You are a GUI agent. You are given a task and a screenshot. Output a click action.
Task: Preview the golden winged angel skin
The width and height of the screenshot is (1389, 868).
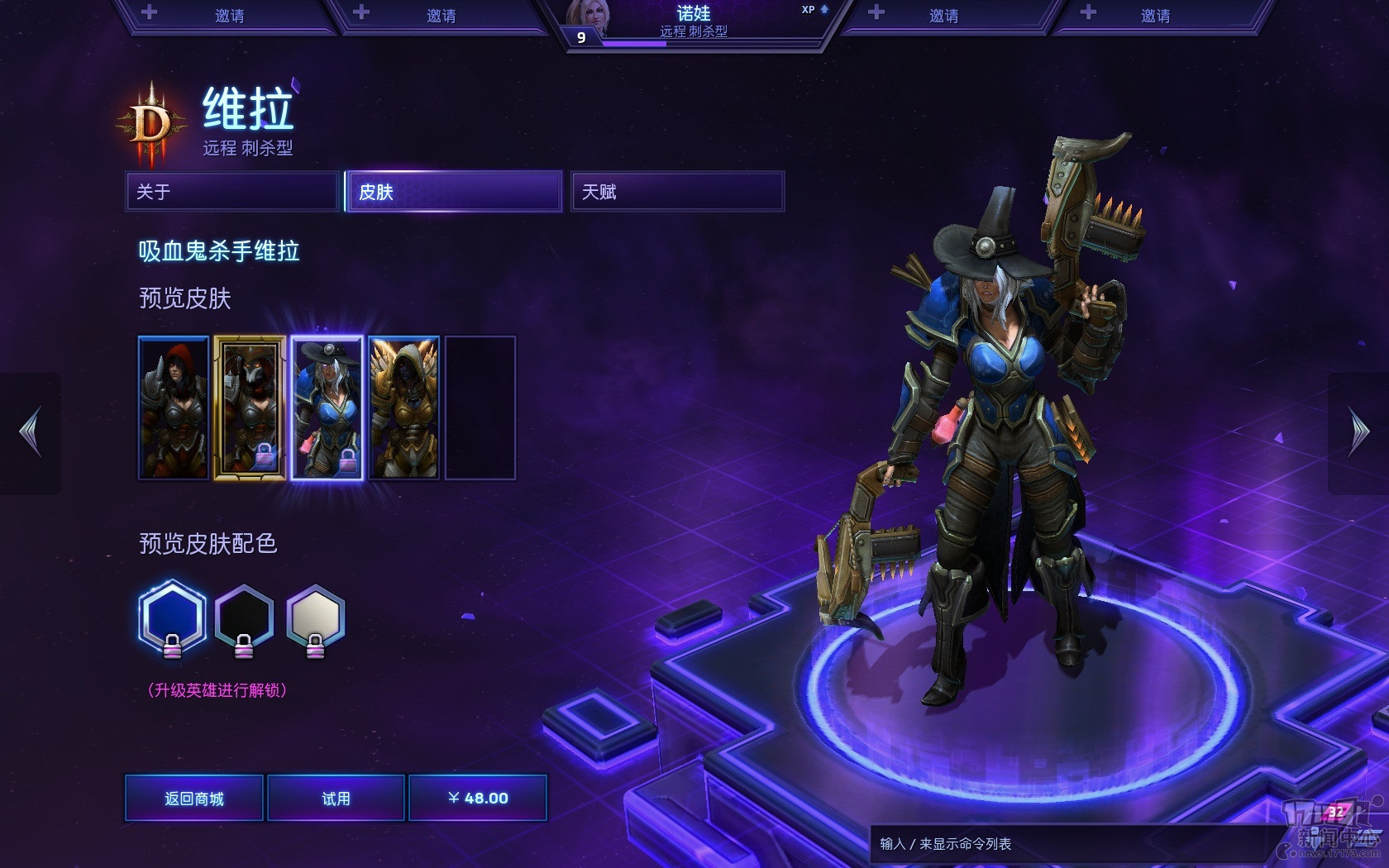pyautogui.click(x=403, y=408)
